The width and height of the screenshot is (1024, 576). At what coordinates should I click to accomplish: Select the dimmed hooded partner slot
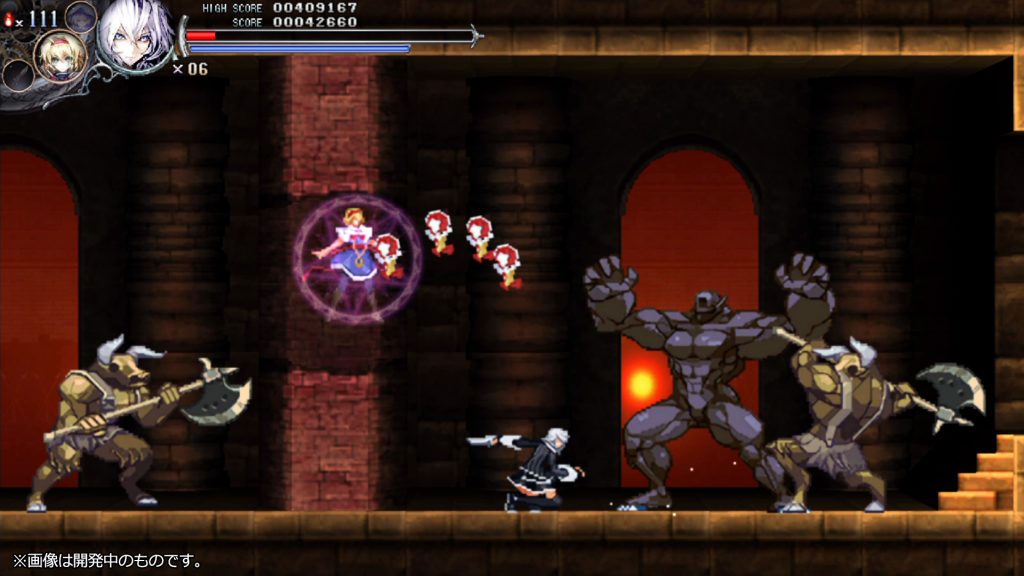[x=81, y=15]
